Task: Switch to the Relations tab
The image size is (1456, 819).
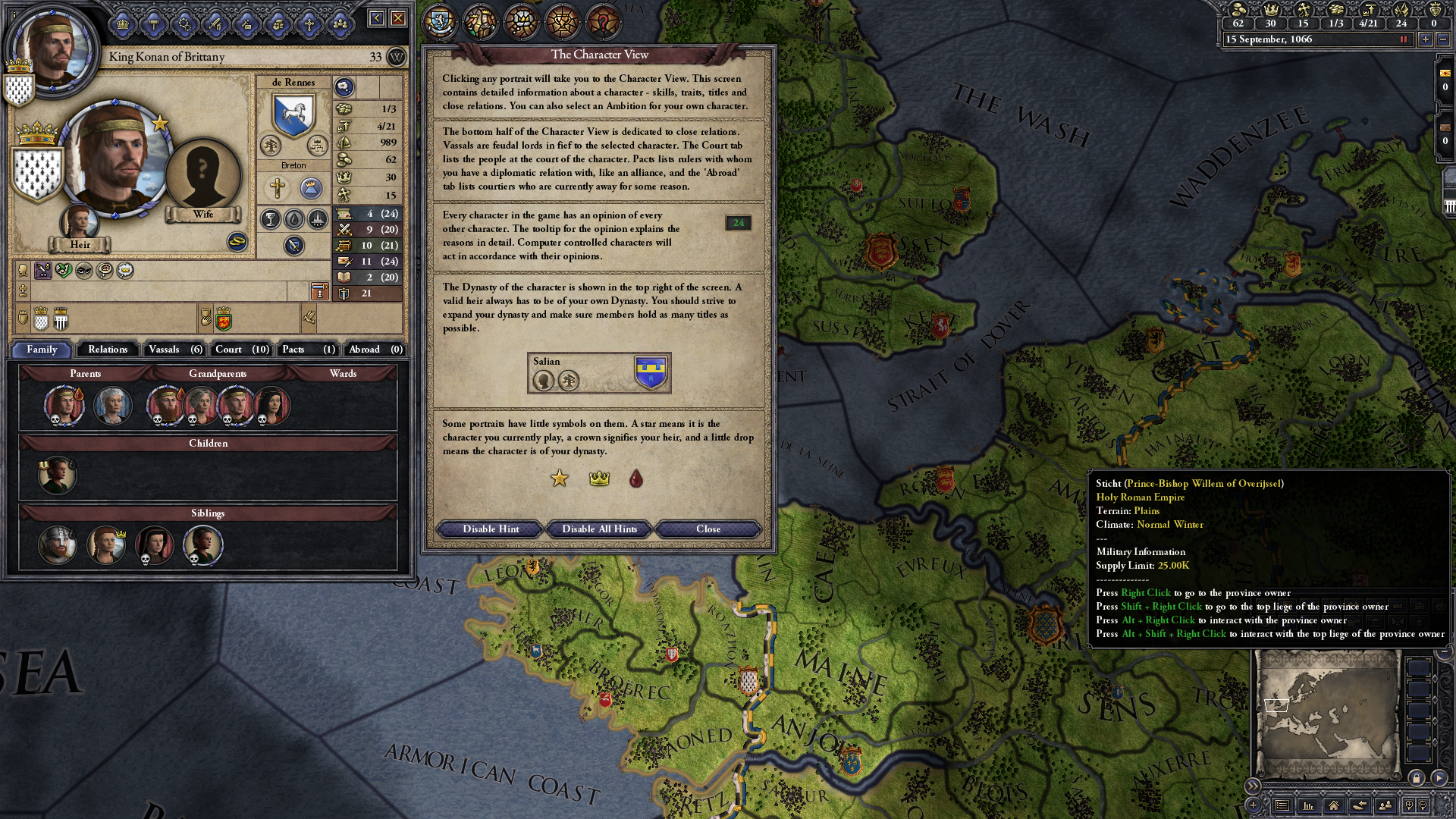Action: 108,350
